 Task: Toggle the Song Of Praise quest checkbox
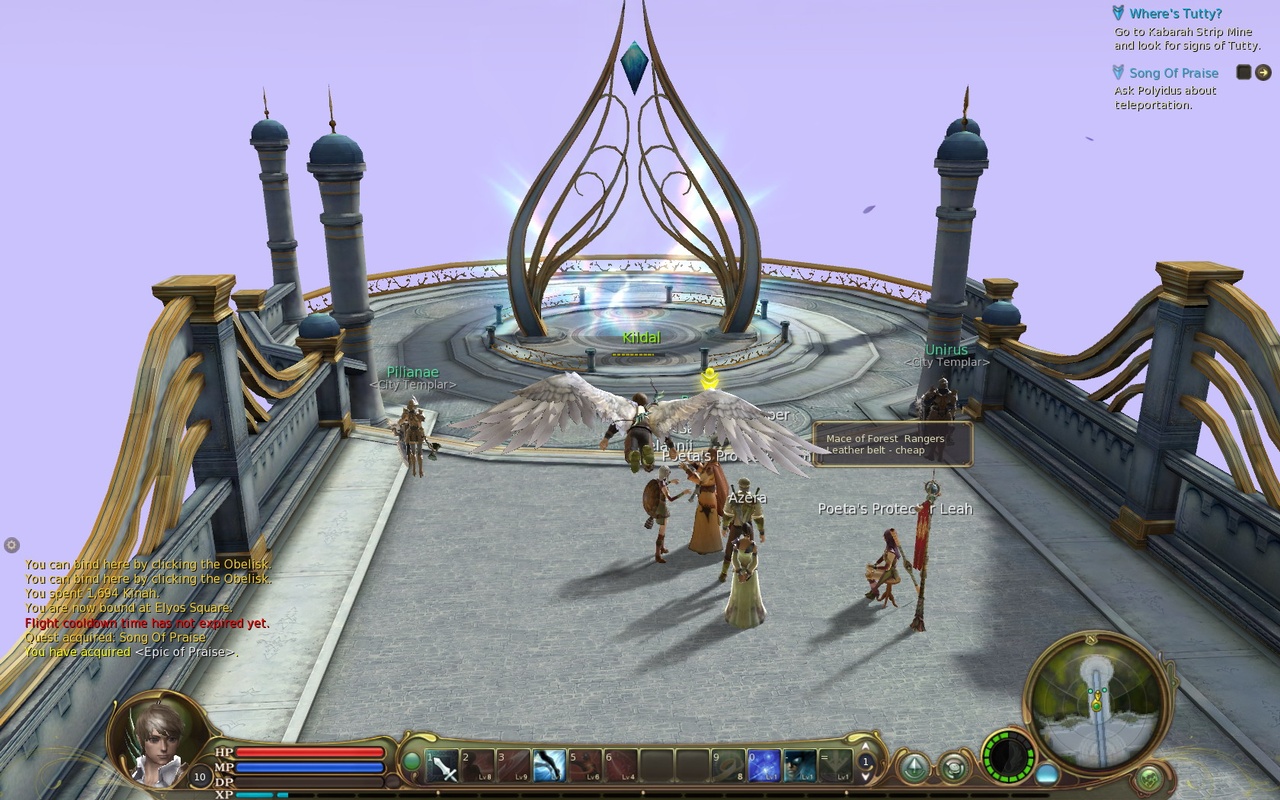[1243, 72]
